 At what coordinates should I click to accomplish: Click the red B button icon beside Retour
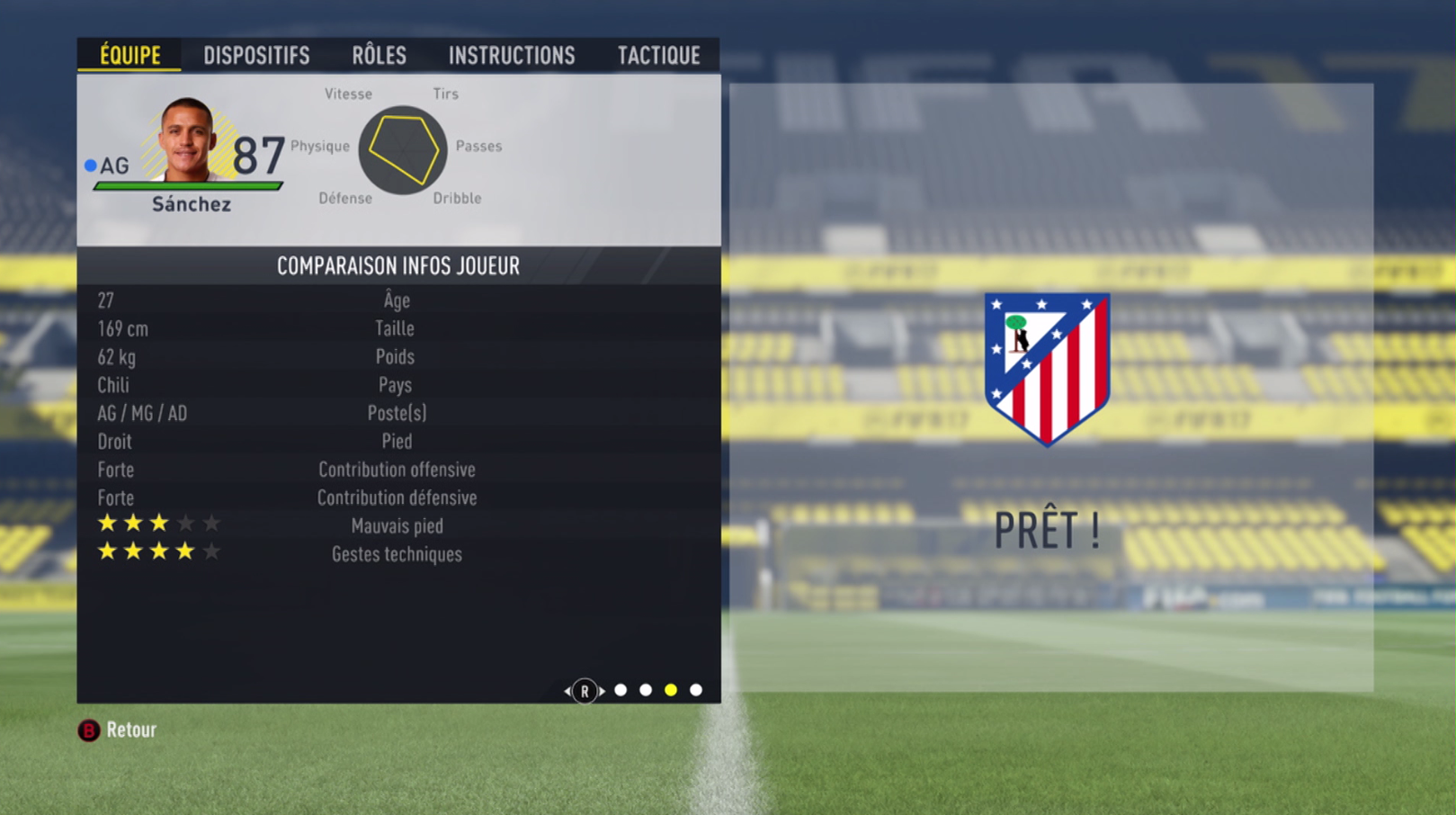coord(87,730)
